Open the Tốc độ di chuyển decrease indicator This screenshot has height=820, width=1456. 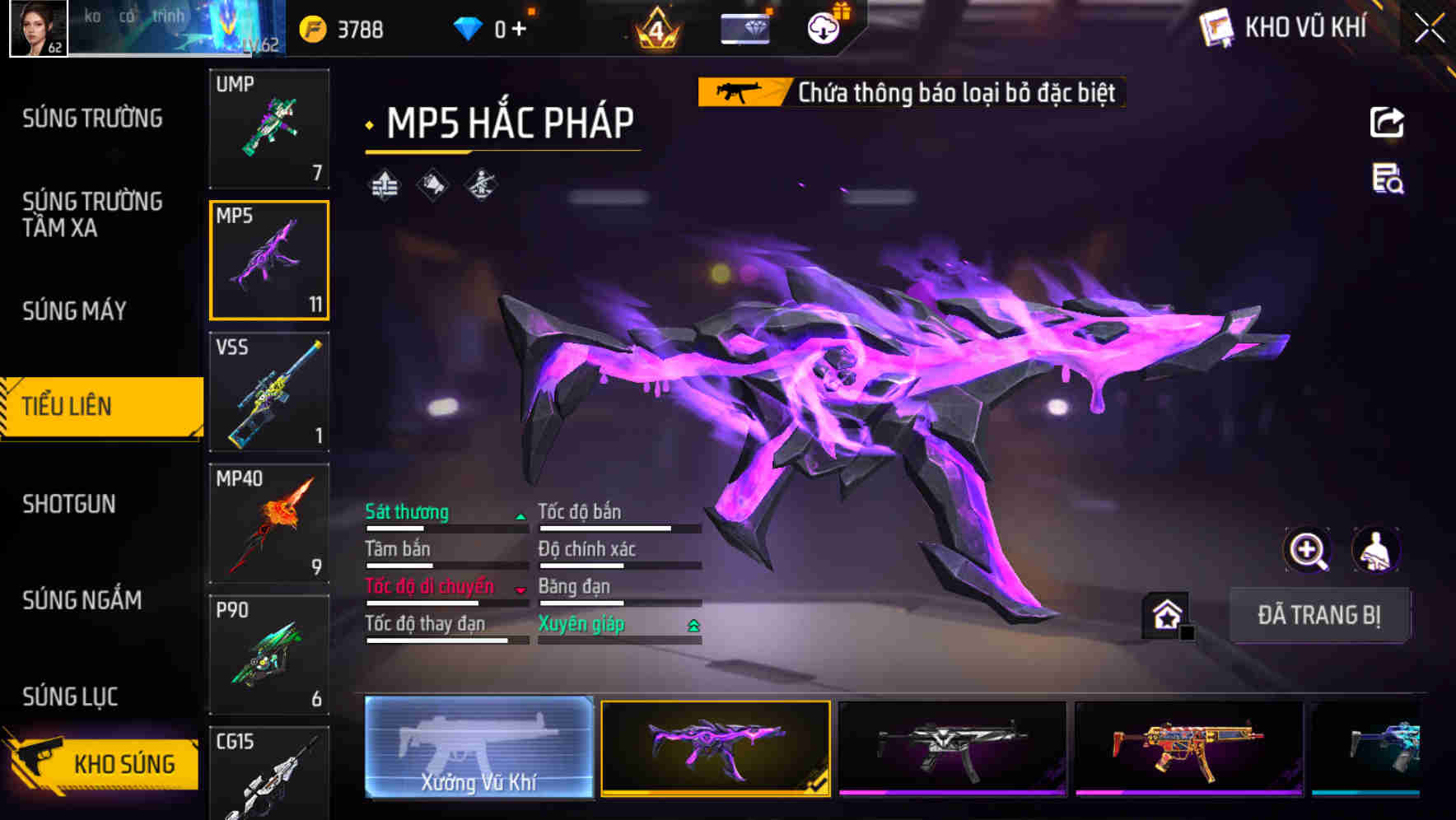point(521,590)
